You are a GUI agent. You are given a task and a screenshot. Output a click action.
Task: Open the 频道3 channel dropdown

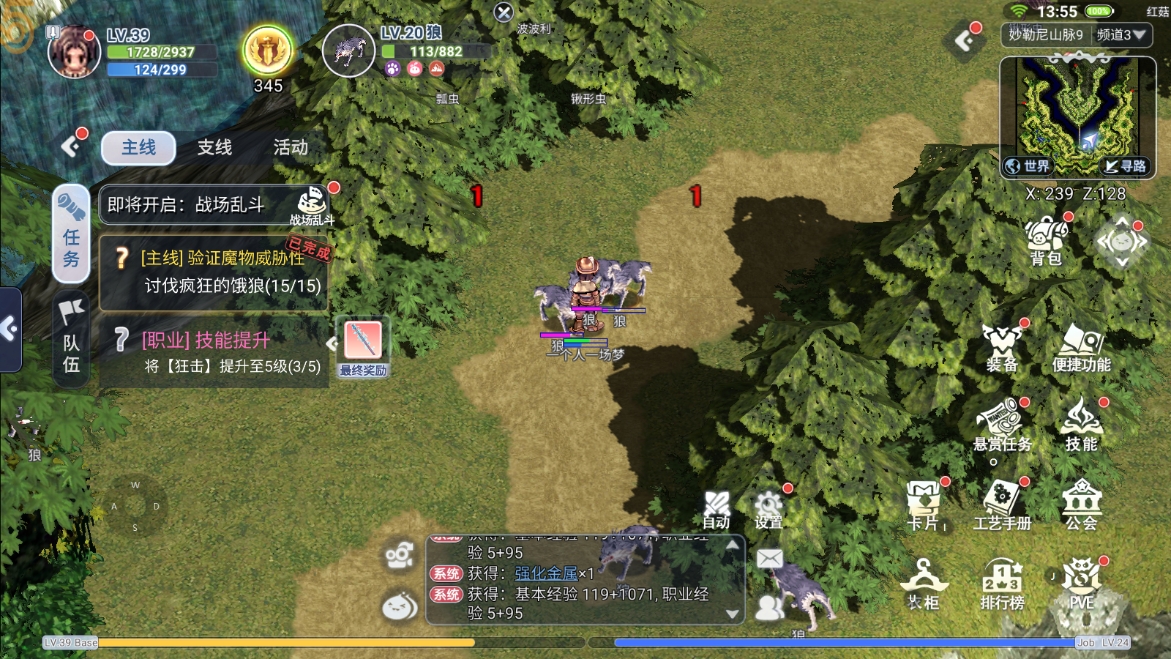point(1123,35)
